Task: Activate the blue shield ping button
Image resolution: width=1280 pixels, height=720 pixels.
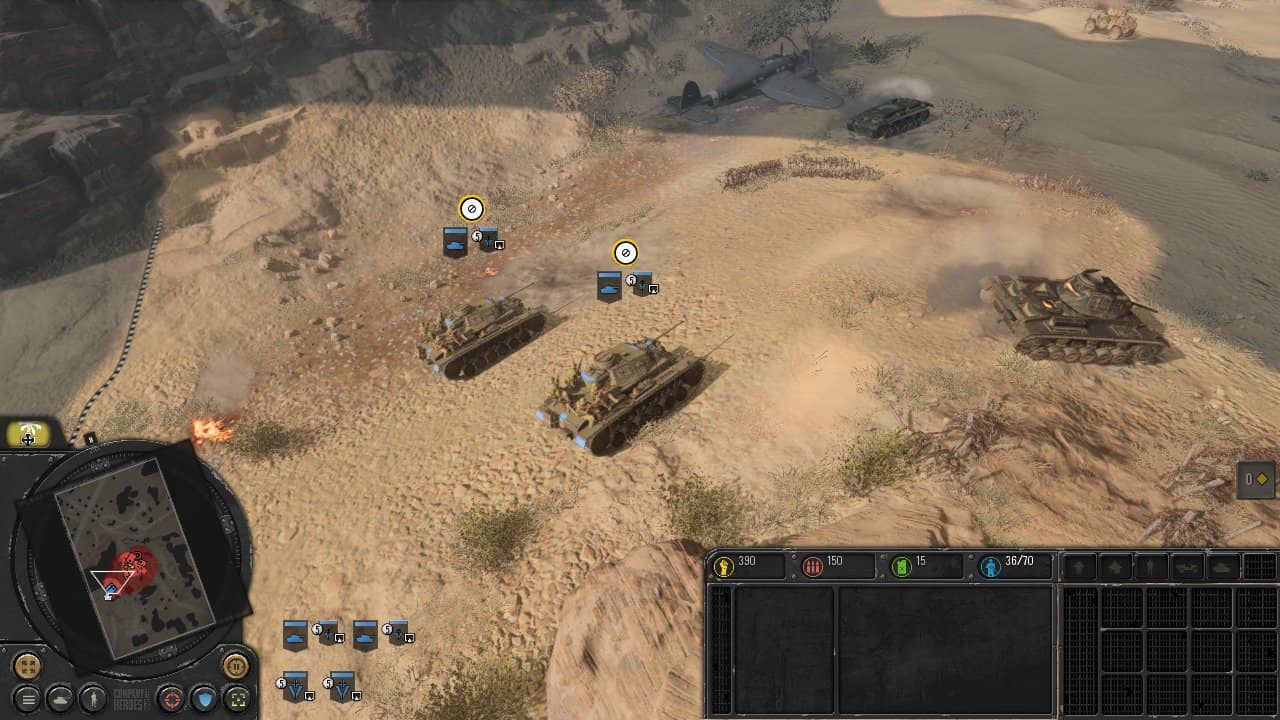Action: click(204, 697)
